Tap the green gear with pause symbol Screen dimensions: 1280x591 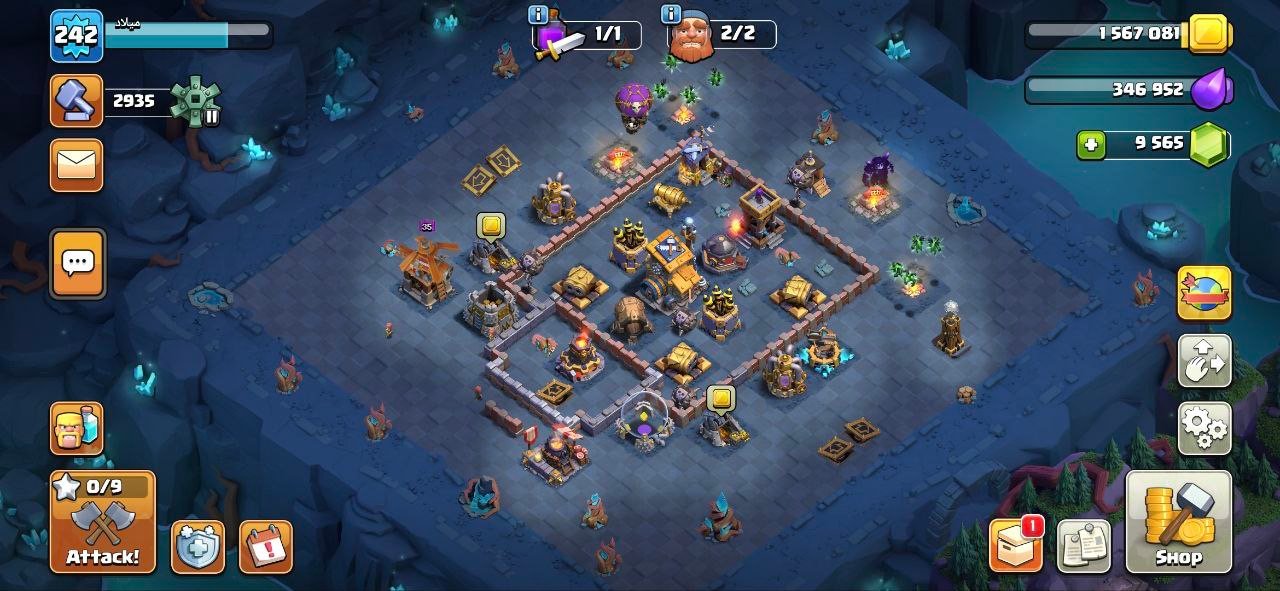193,101
